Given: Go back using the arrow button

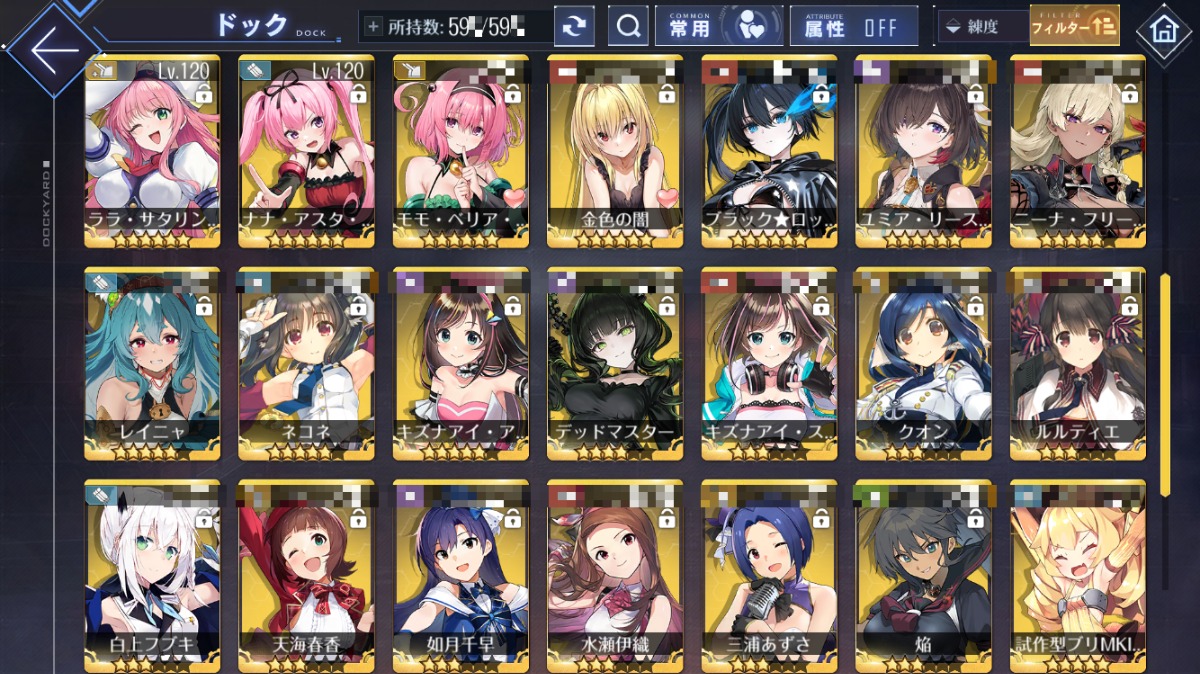Looking at the screenshot, I should (52, 48).
